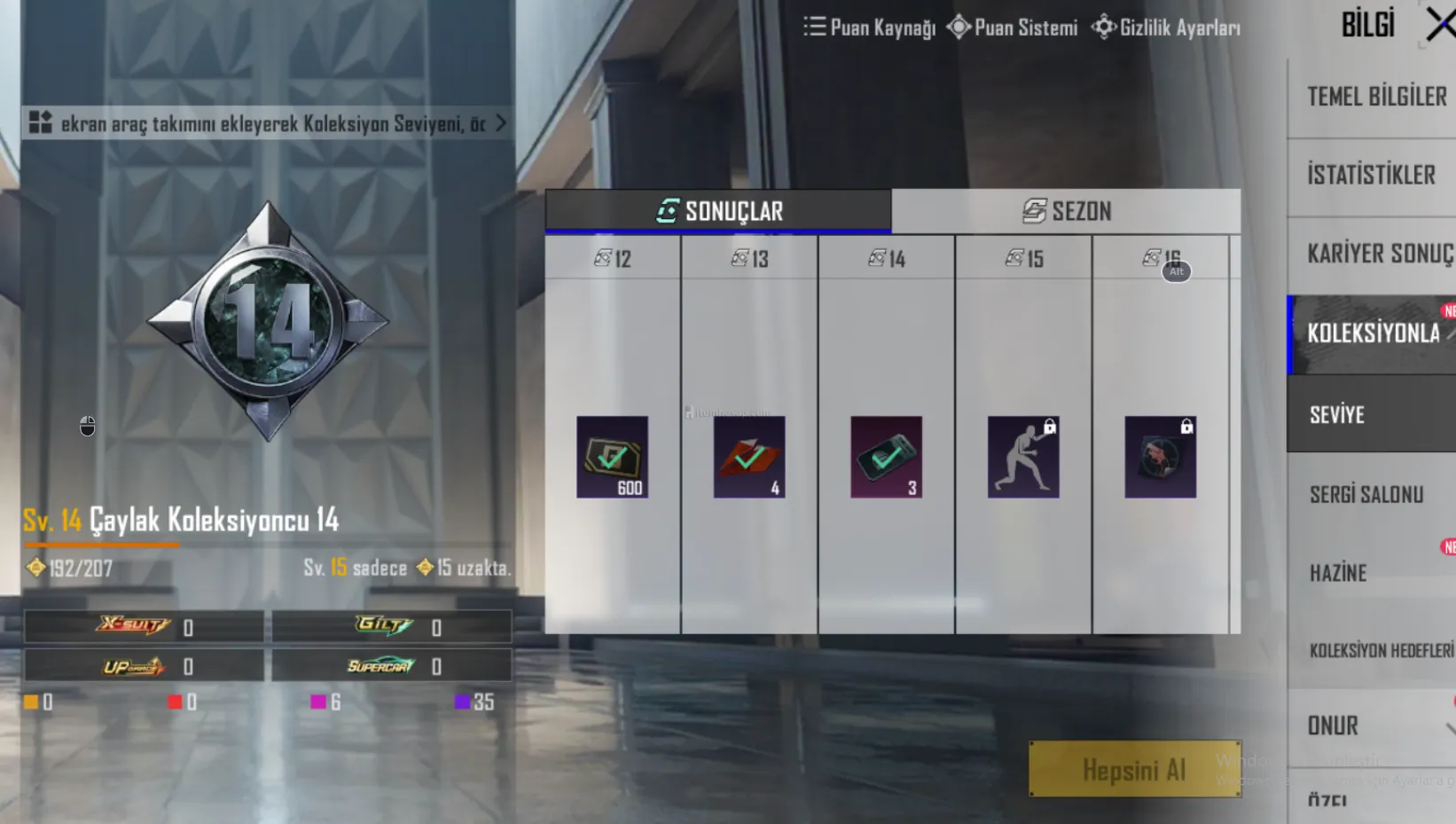Image resolution: width=1456 pixels, height=824 pixels.
Task: Open Gizlilik Ayarları settings
Action: 1166,27
